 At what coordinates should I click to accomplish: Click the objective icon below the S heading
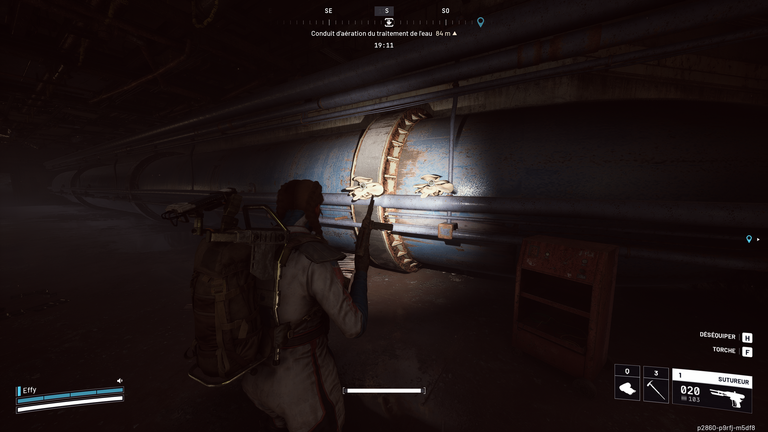(x=388, y=22)
